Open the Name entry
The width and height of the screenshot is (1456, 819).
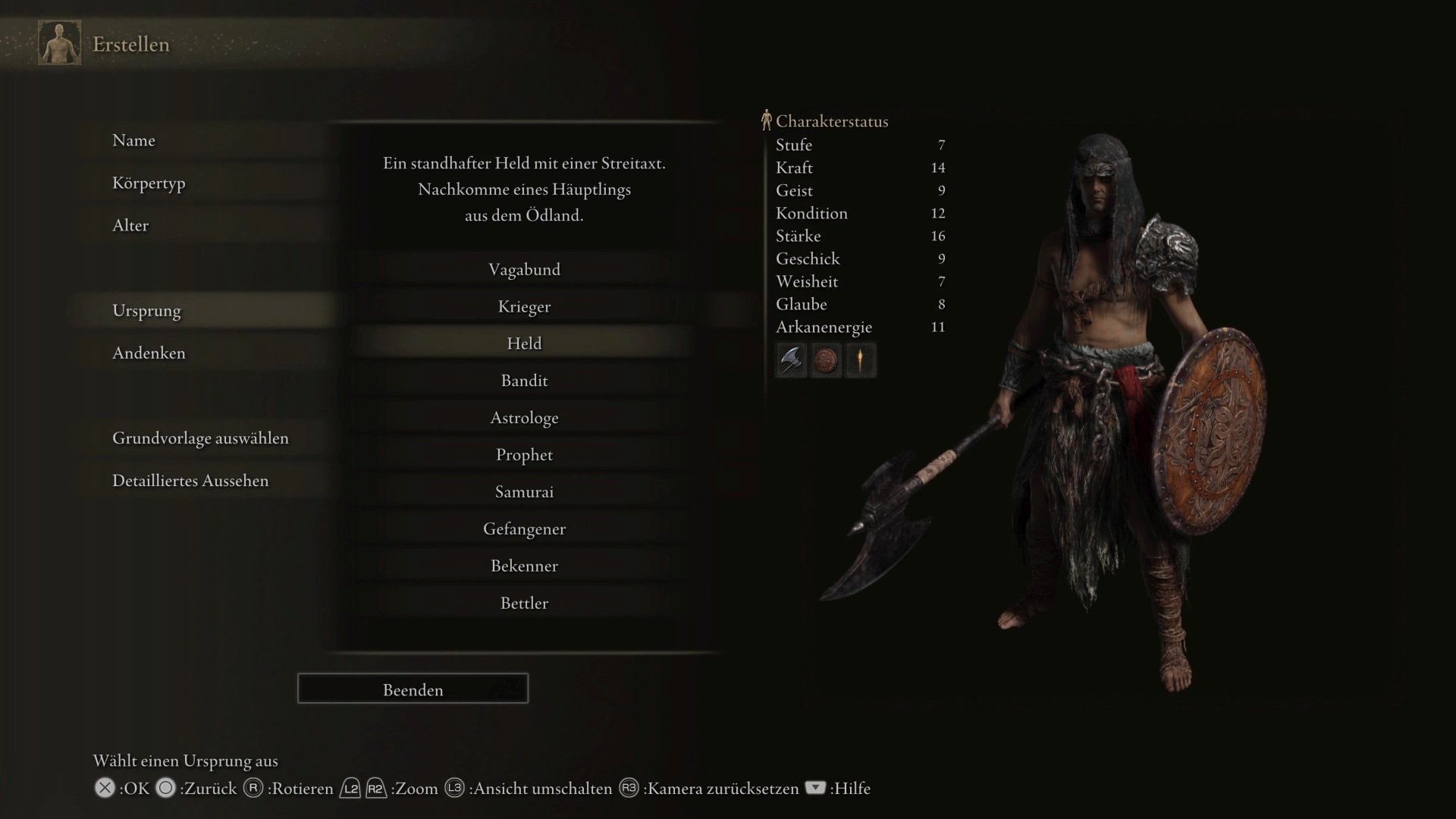tap(134, 140)
